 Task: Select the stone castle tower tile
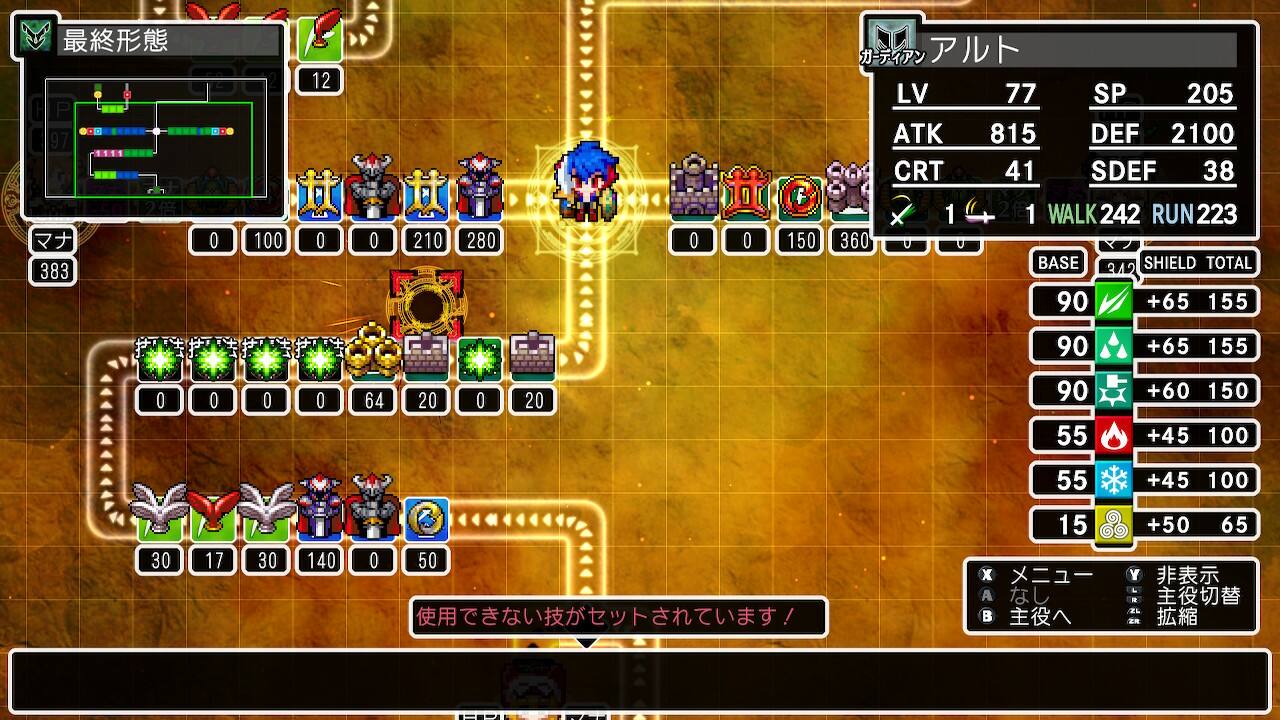pyautogui.click(x=693, y=188)
